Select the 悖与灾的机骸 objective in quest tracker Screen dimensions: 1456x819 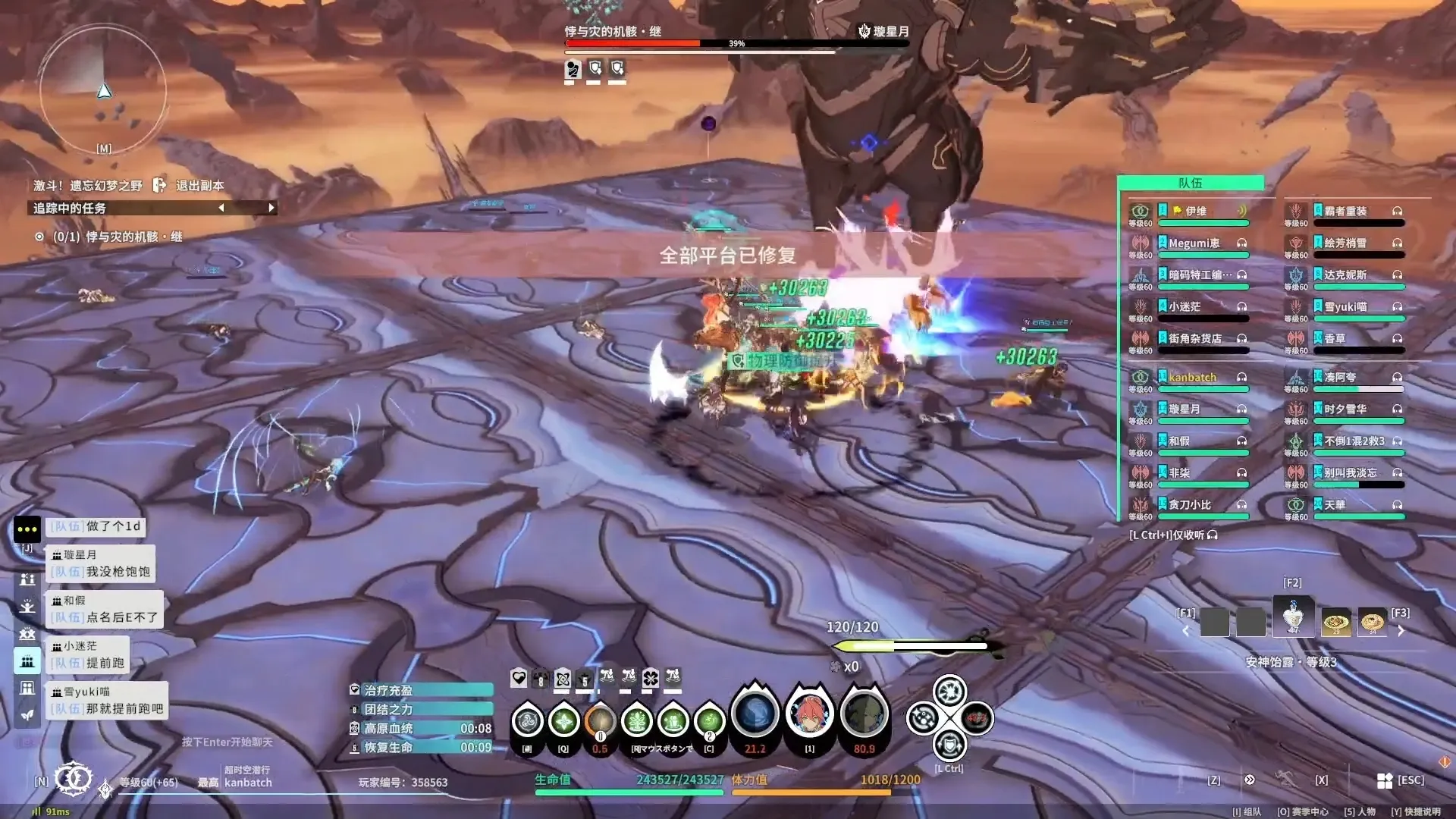point(133,237)
